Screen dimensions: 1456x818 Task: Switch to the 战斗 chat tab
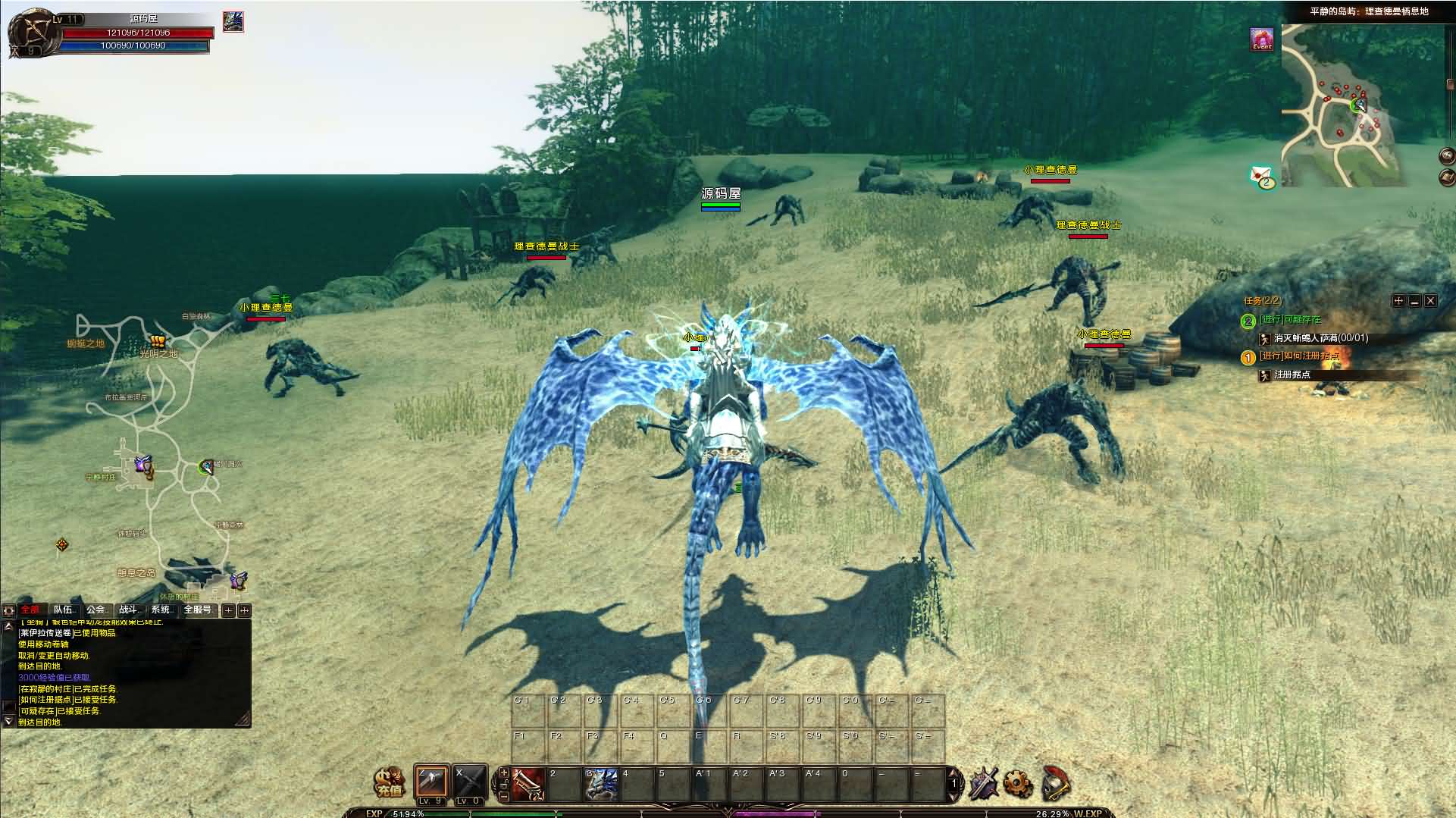click(130, 610)
